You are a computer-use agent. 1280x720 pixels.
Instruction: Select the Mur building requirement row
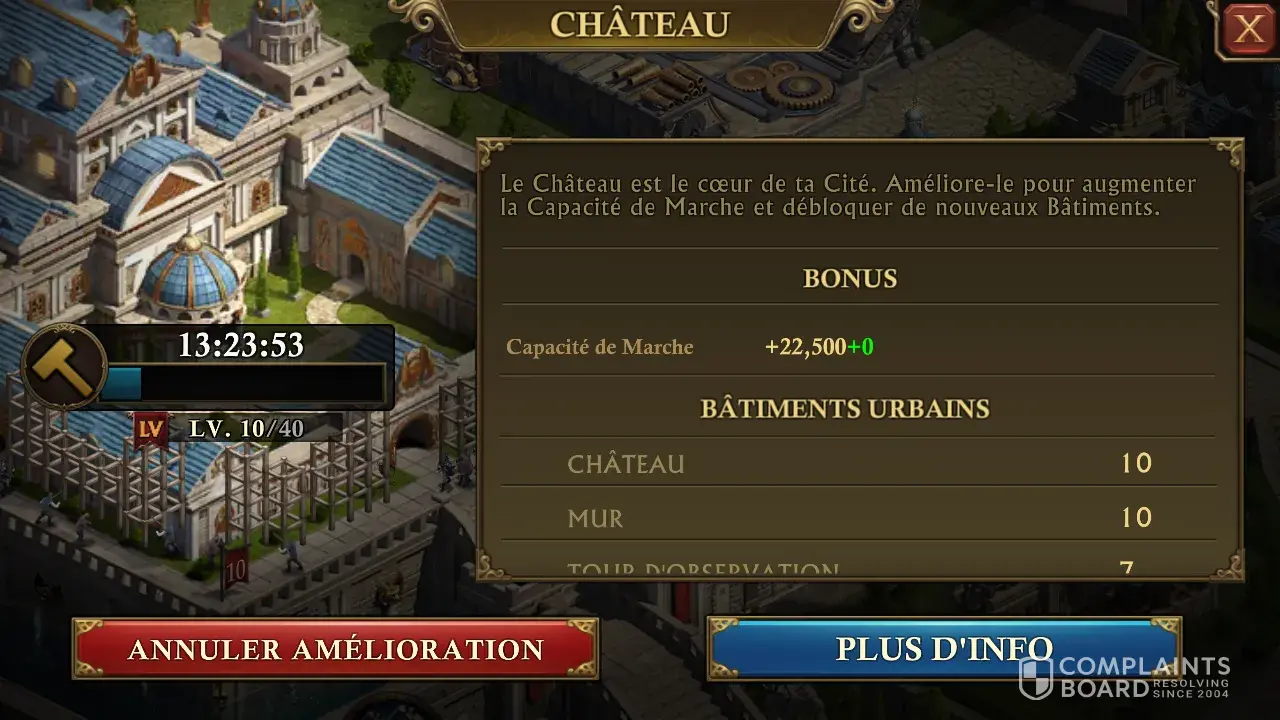858,518
